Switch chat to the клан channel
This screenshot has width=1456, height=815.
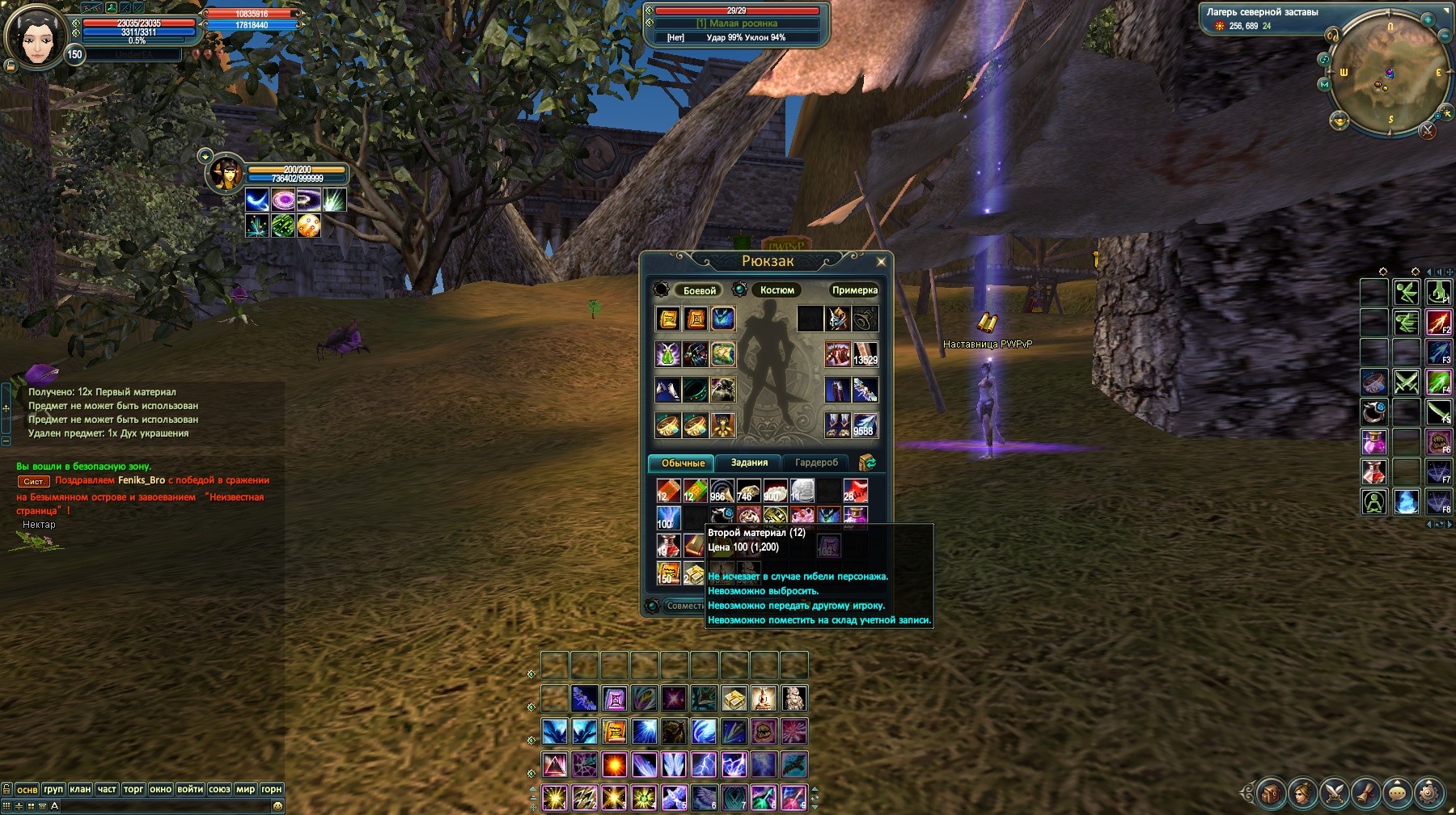pyautogui.click(x=80, y=789)
